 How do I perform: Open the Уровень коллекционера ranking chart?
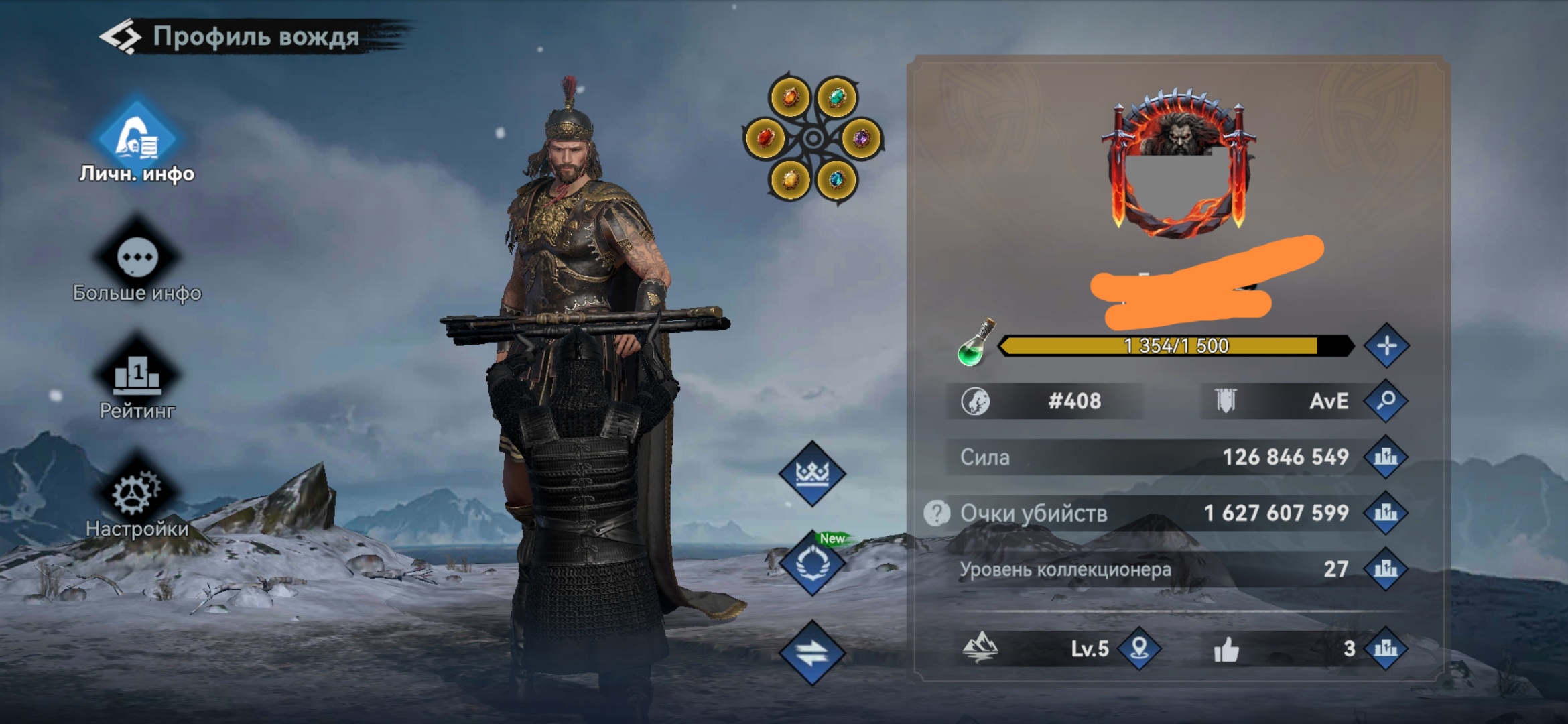(x=1386, y=569)
